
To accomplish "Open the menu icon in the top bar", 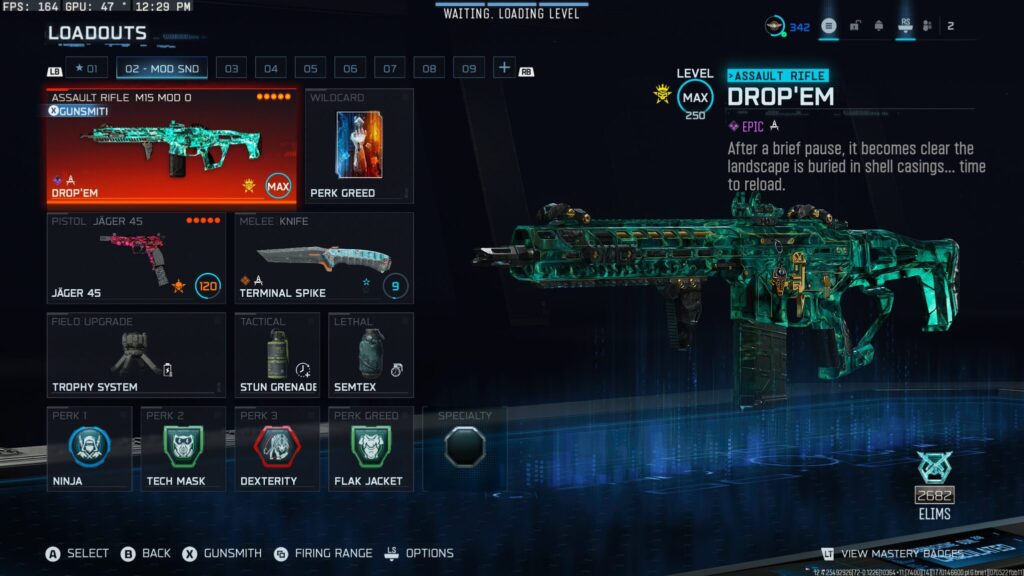I will [829, 27].
